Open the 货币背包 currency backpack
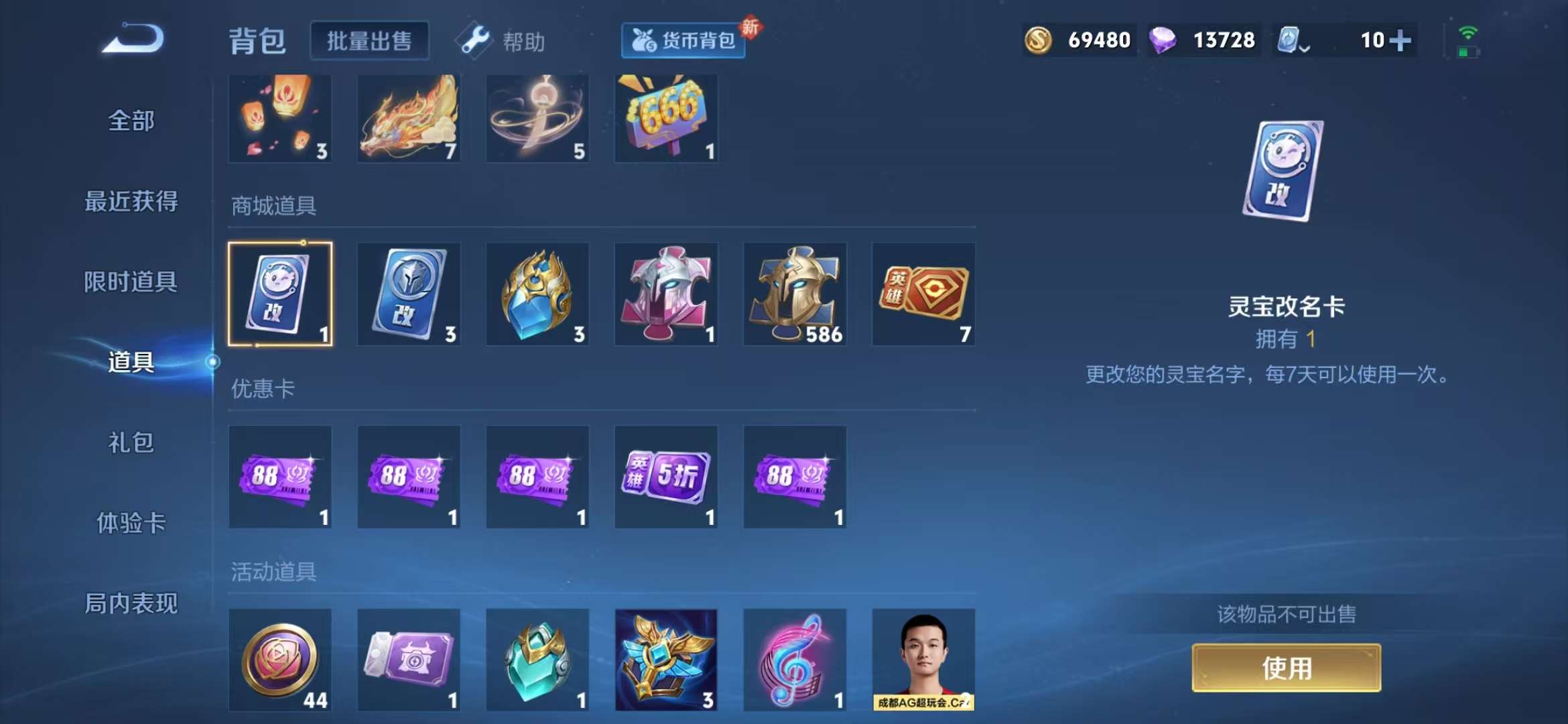Screen dimensions: 1568x724 point(682,40)
